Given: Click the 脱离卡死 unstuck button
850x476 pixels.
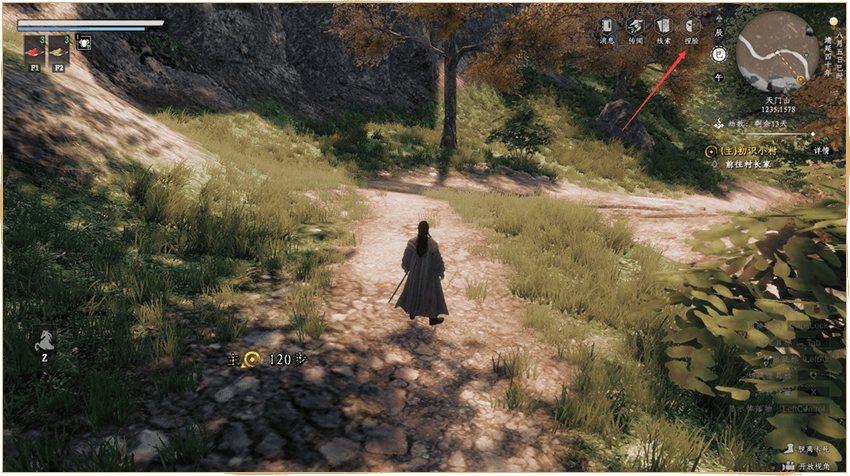Looking at the screenshot, I should pos(804,451).
